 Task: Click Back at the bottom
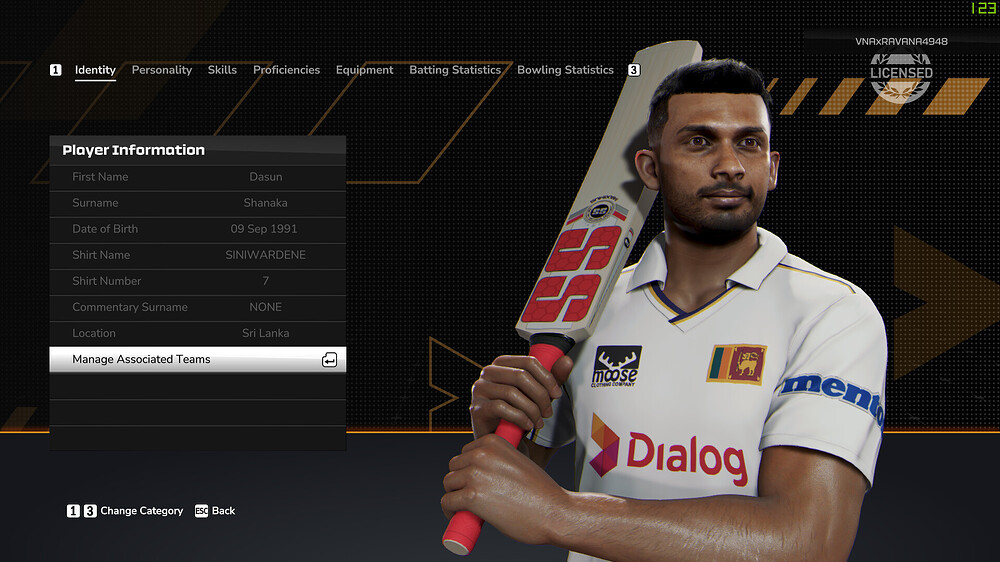tap(215, 511)
